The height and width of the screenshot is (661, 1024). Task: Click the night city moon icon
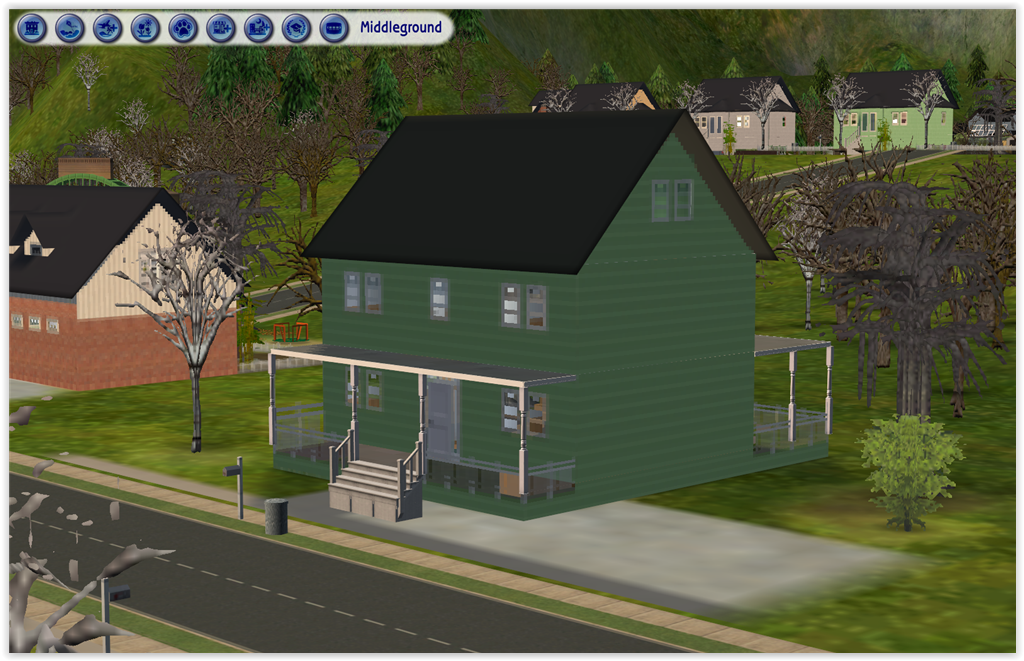click(x=258, y=28)
